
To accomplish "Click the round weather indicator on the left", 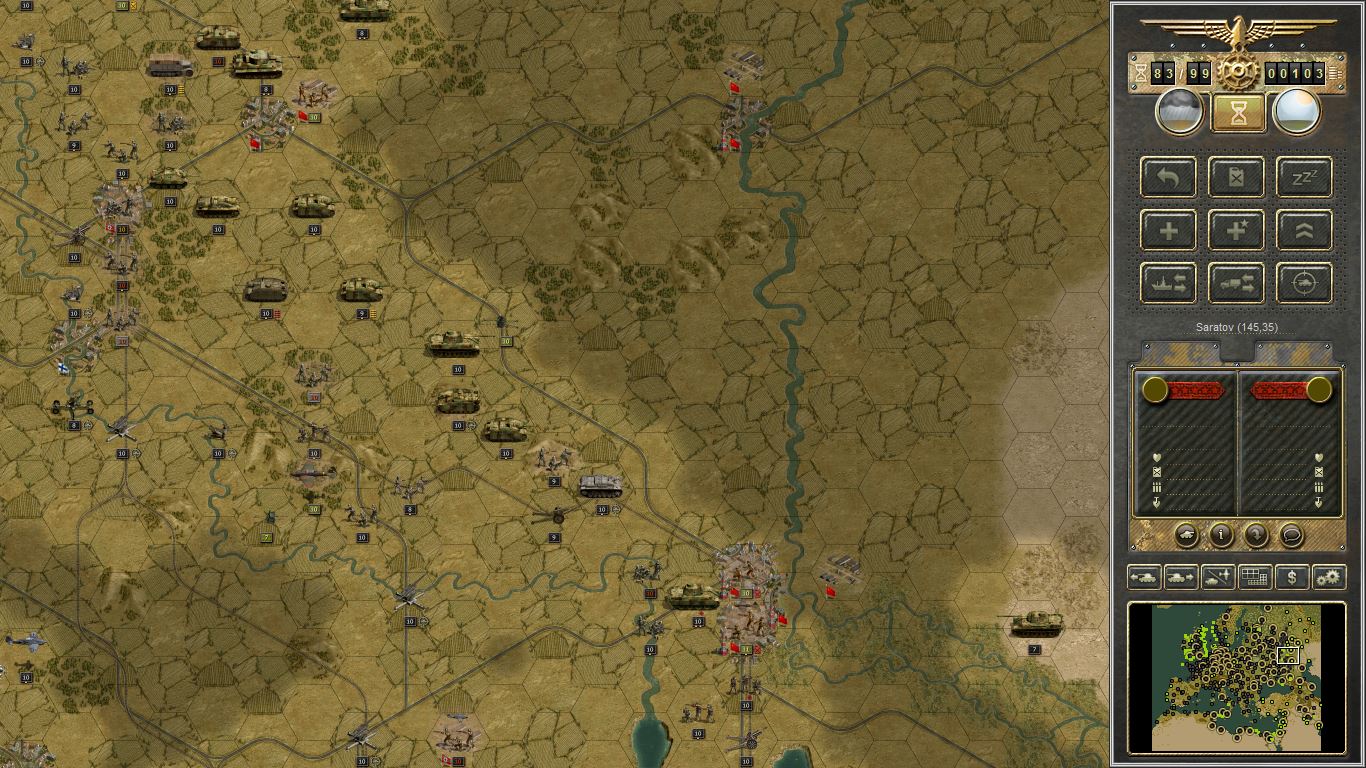I will (x=1178, y=110).
